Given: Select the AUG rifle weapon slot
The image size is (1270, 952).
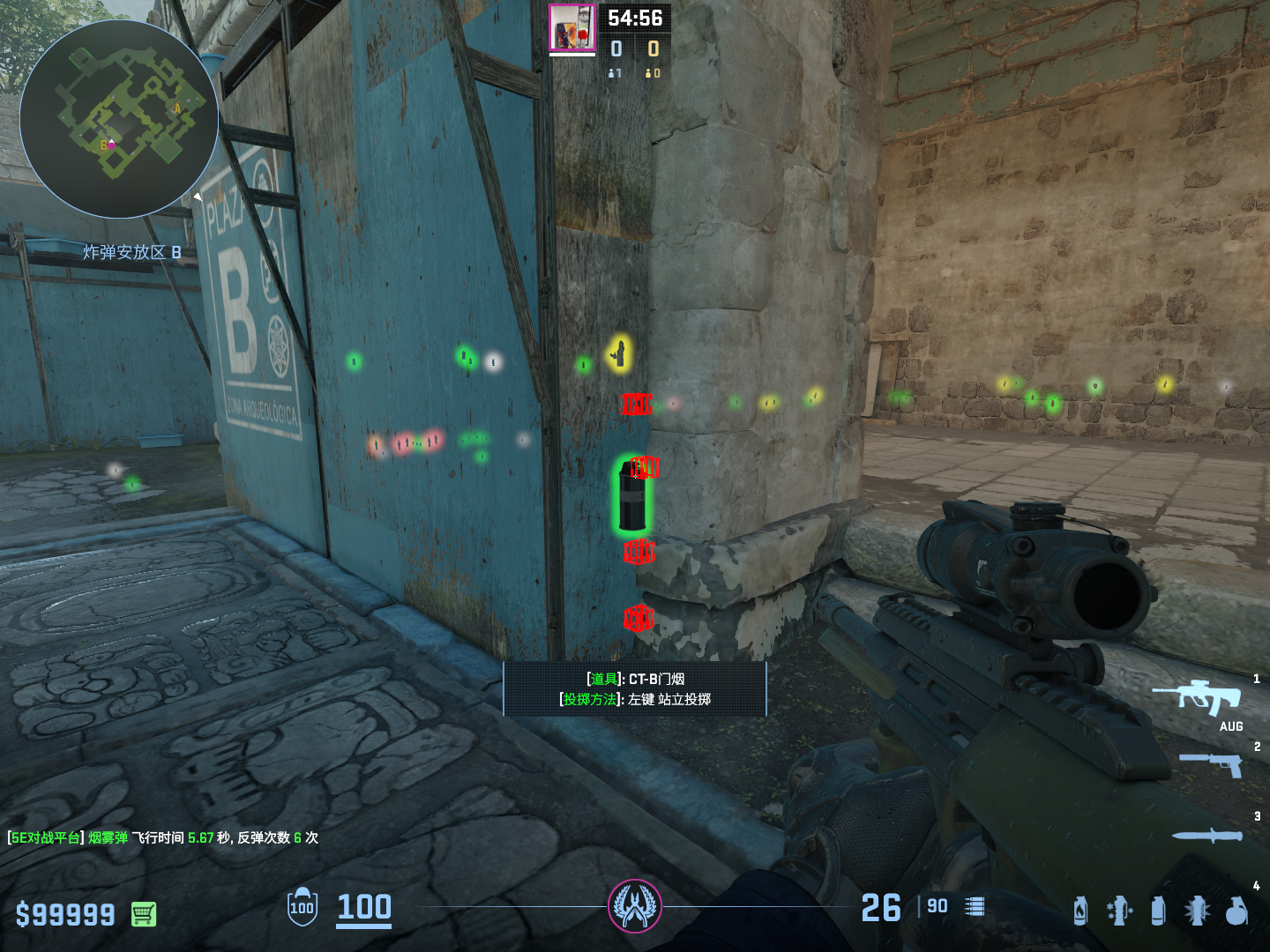Looking at the screenshot, I should [x=1198, y=698].
